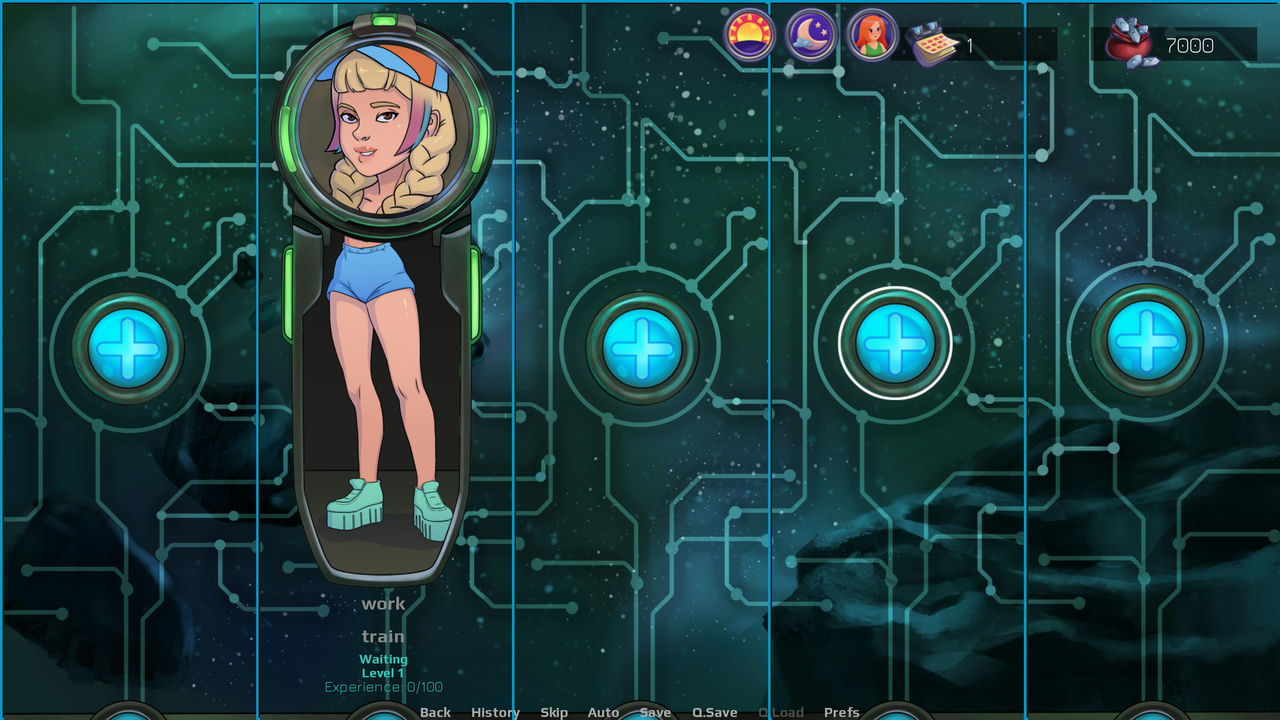Select the Save menu item
Screen dimensions: 1280x720
point(655,712)
